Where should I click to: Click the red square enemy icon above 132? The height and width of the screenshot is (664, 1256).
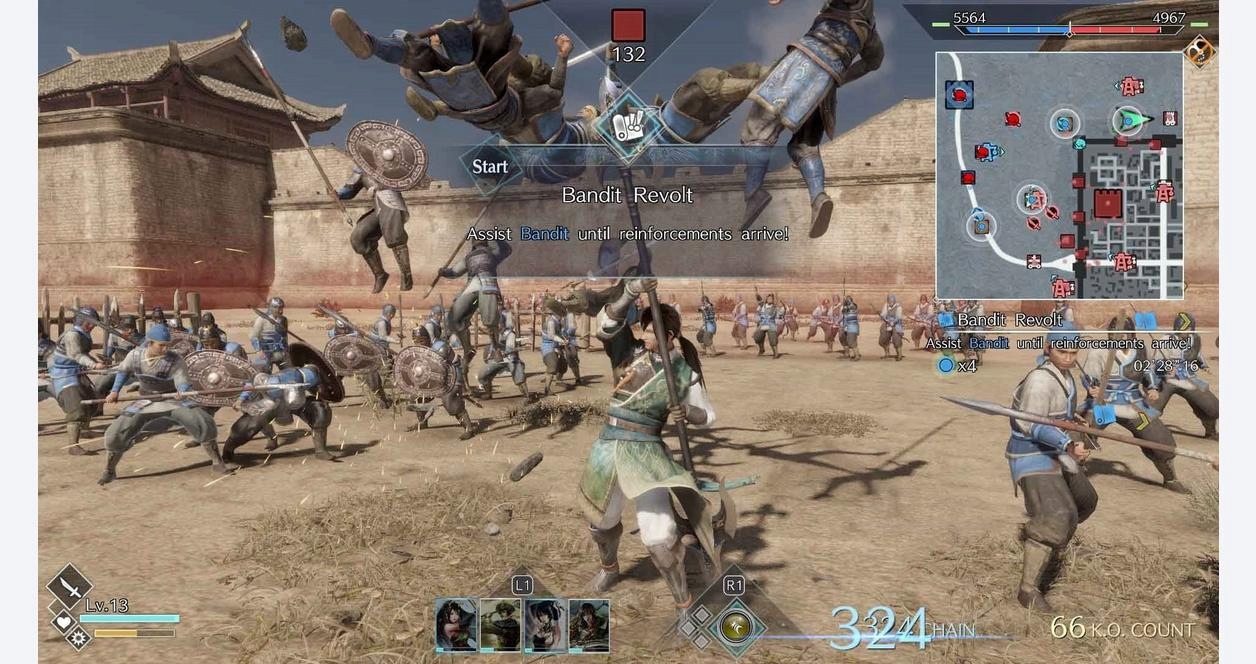628,25
